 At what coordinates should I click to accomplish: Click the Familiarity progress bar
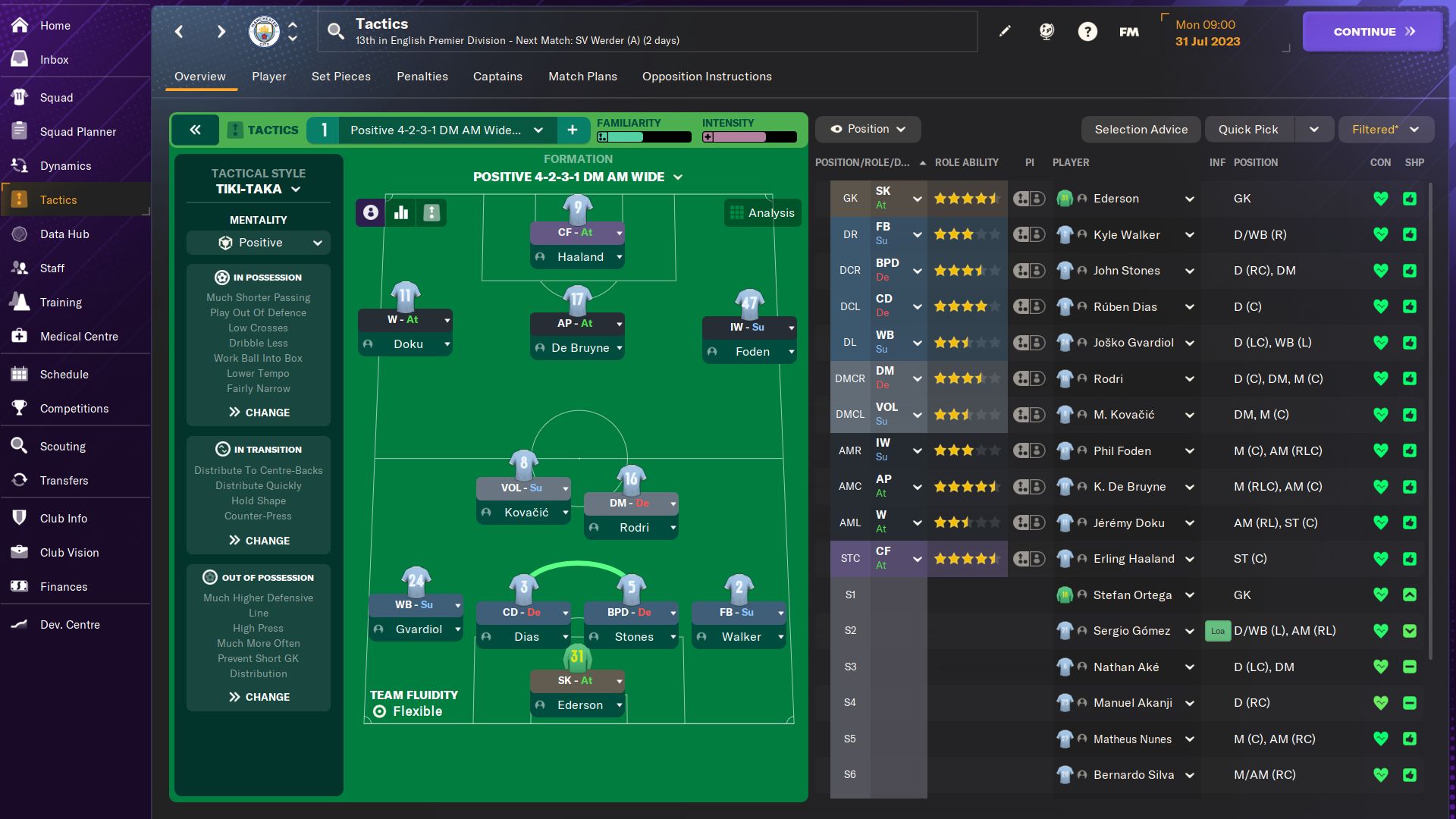pyautogui.click(x=643, y=137)
